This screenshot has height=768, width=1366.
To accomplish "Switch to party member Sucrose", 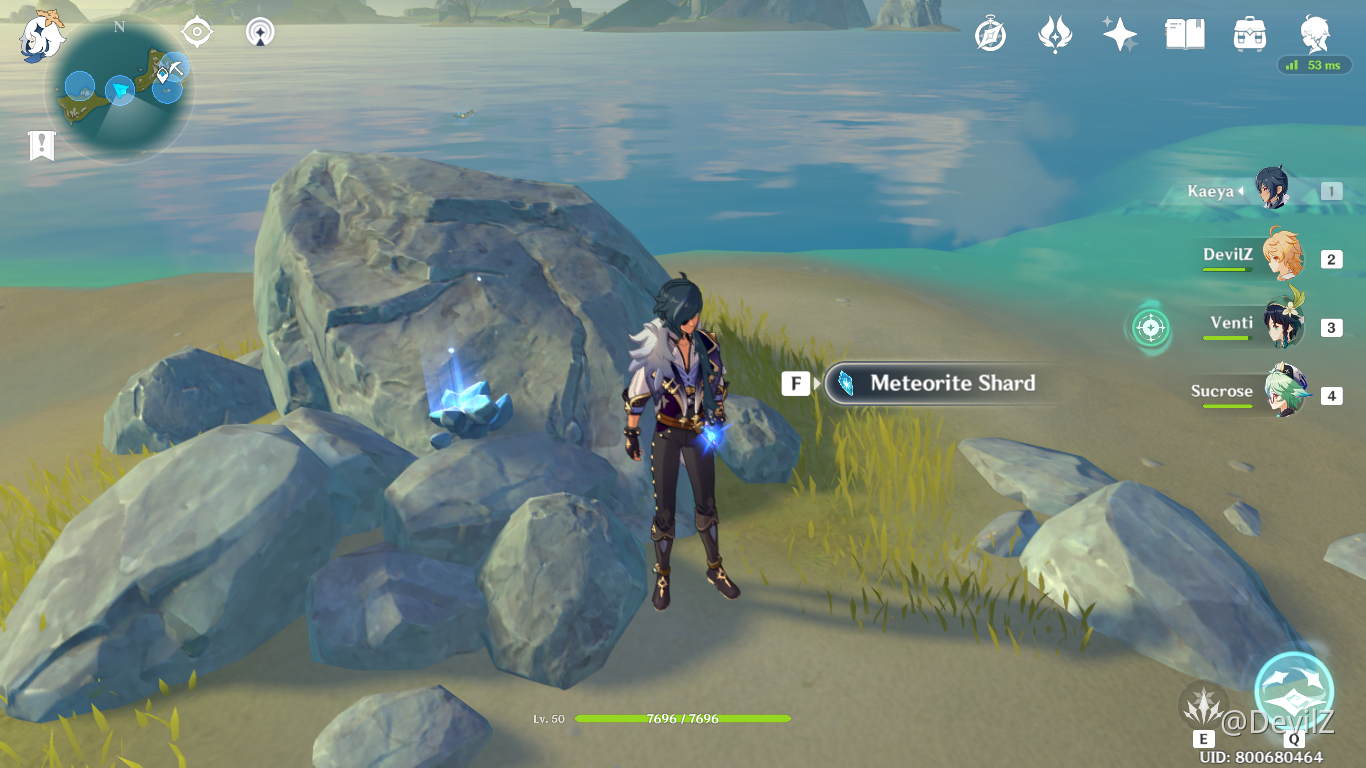I will tap(1282, 391).
